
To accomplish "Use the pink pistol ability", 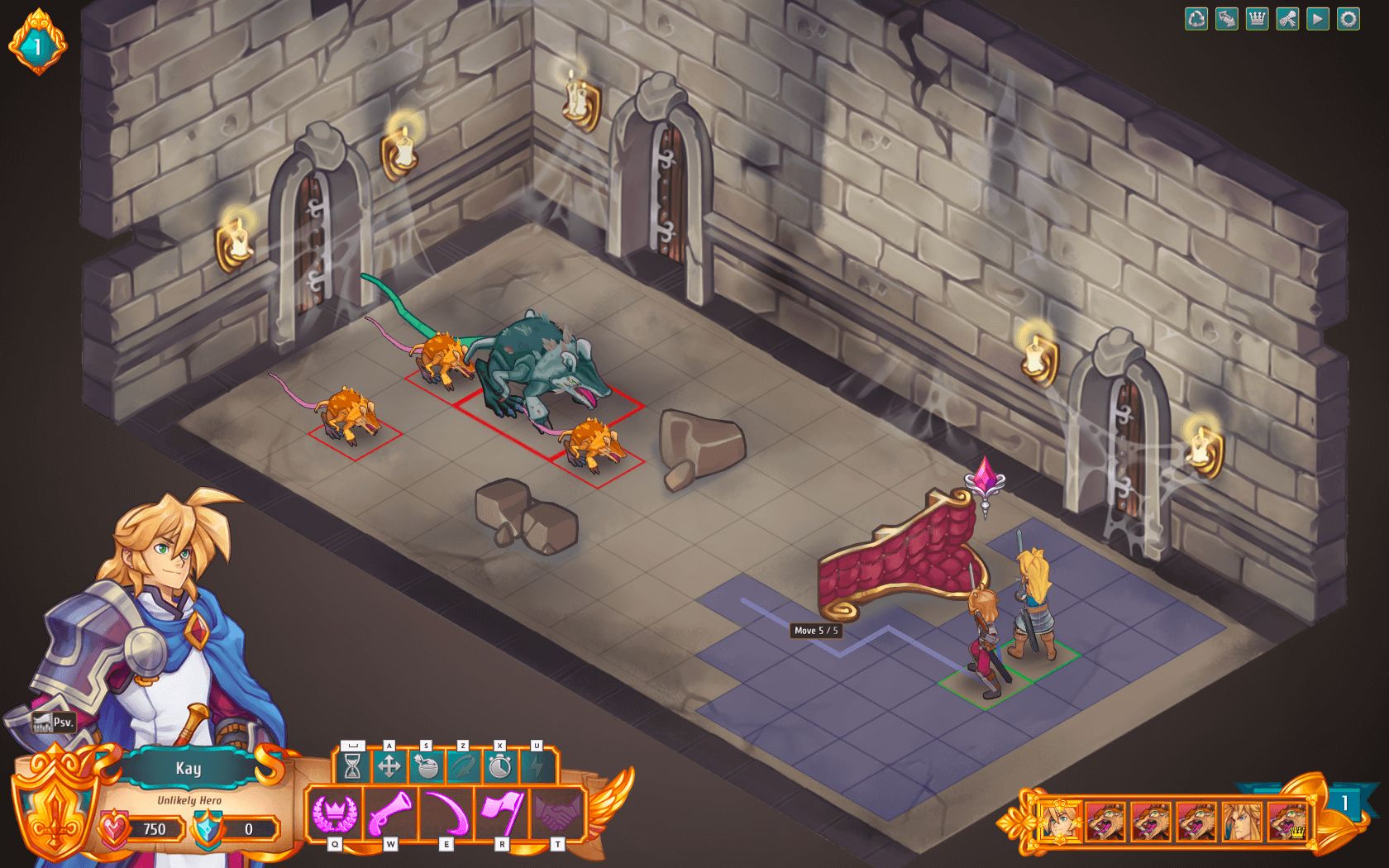I will 390,813.
